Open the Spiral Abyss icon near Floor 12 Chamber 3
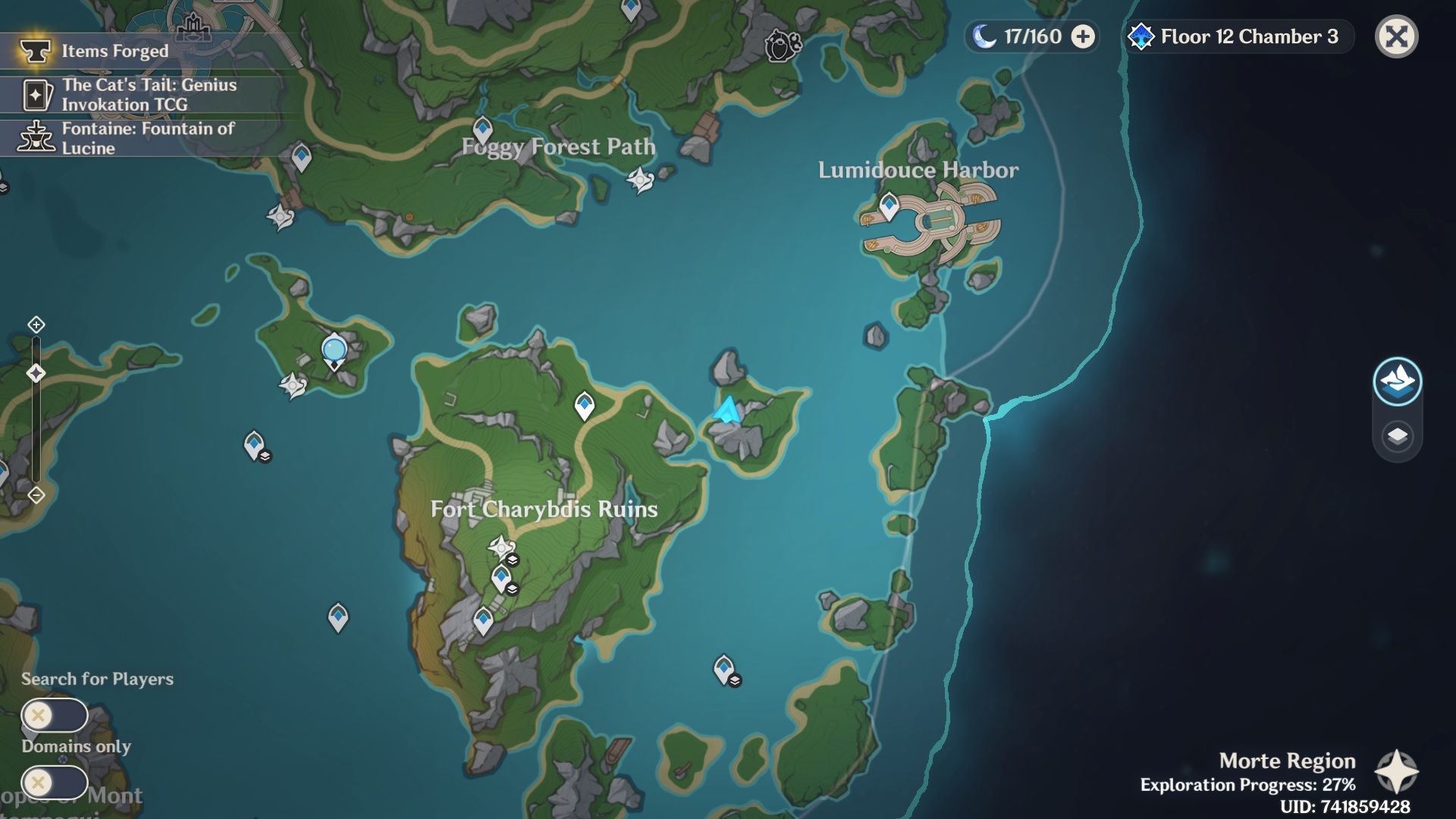This screenshot has height=819, width=1456. point(1140,36)
